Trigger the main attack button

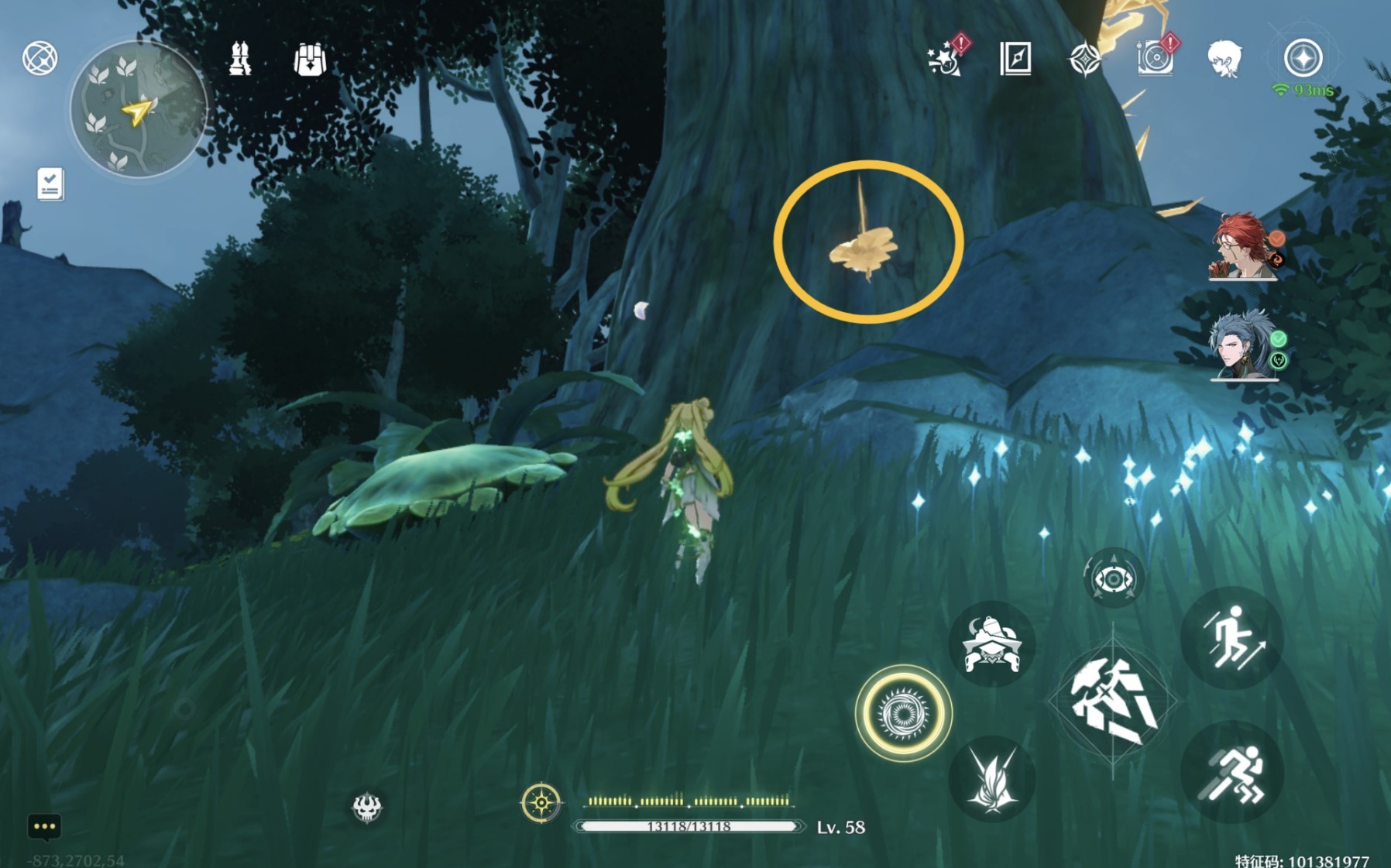point(1113,701)
